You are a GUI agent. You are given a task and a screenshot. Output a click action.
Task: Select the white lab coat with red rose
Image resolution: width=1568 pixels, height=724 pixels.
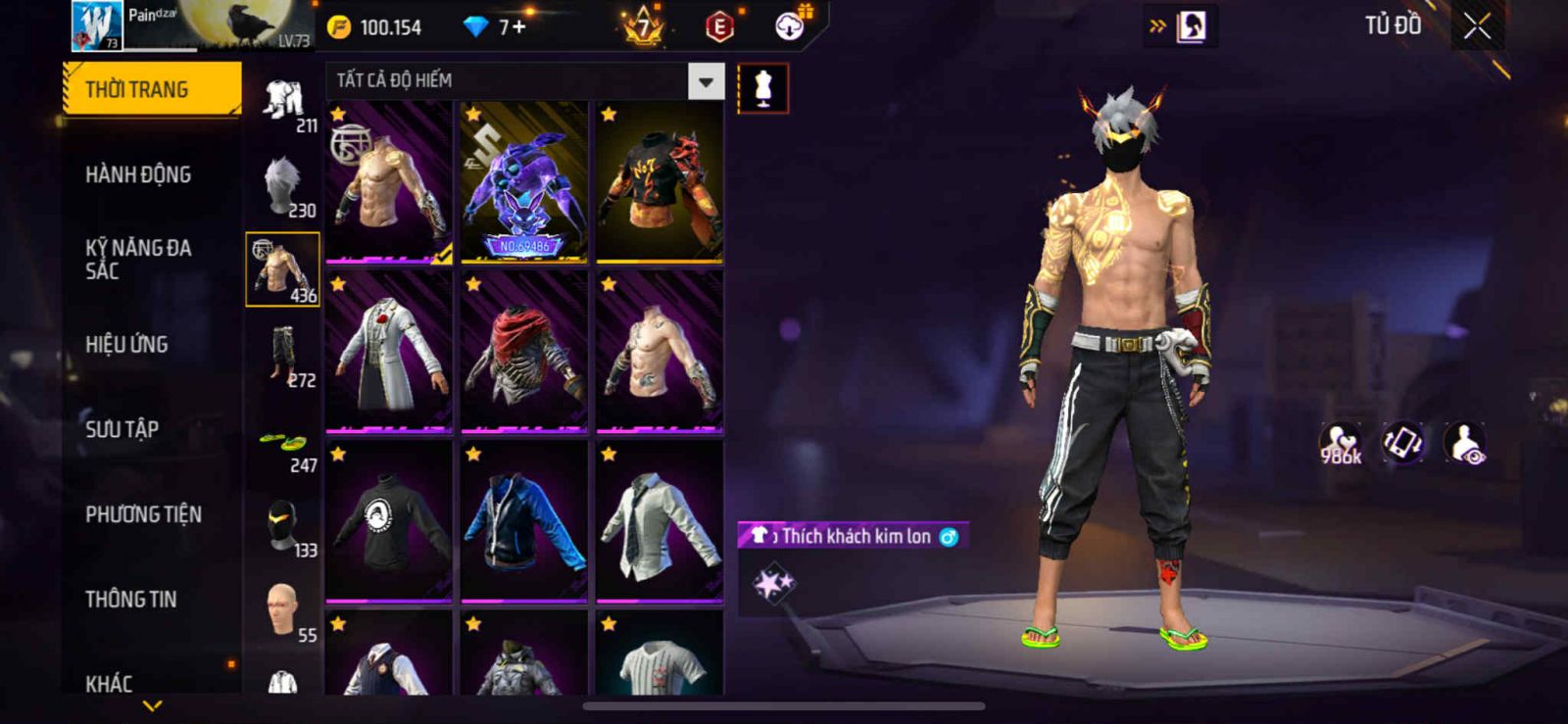pyautogui.click(x=389, y=351)
